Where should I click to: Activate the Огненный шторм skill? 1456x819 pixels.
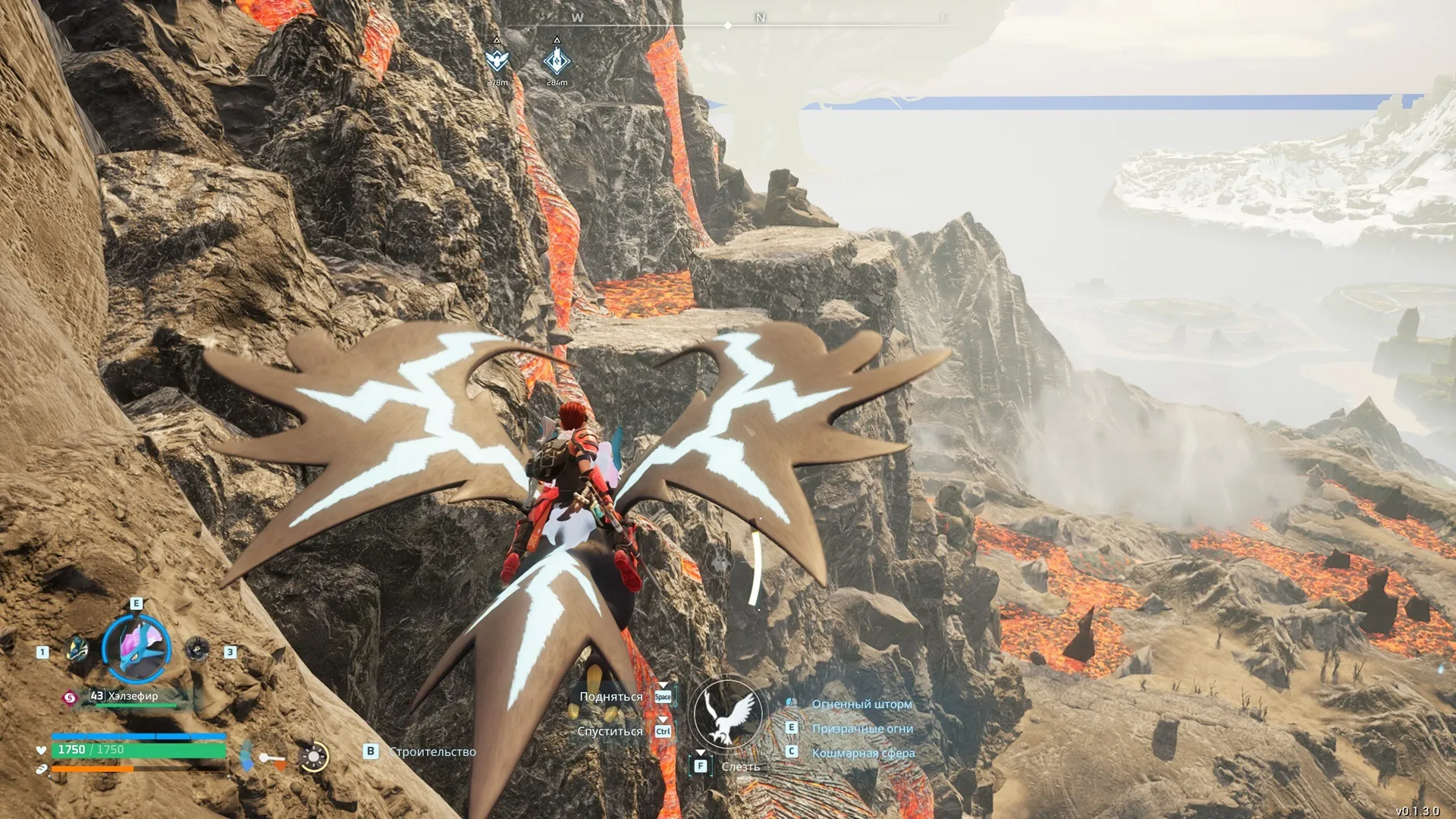(x=861, y=704)
